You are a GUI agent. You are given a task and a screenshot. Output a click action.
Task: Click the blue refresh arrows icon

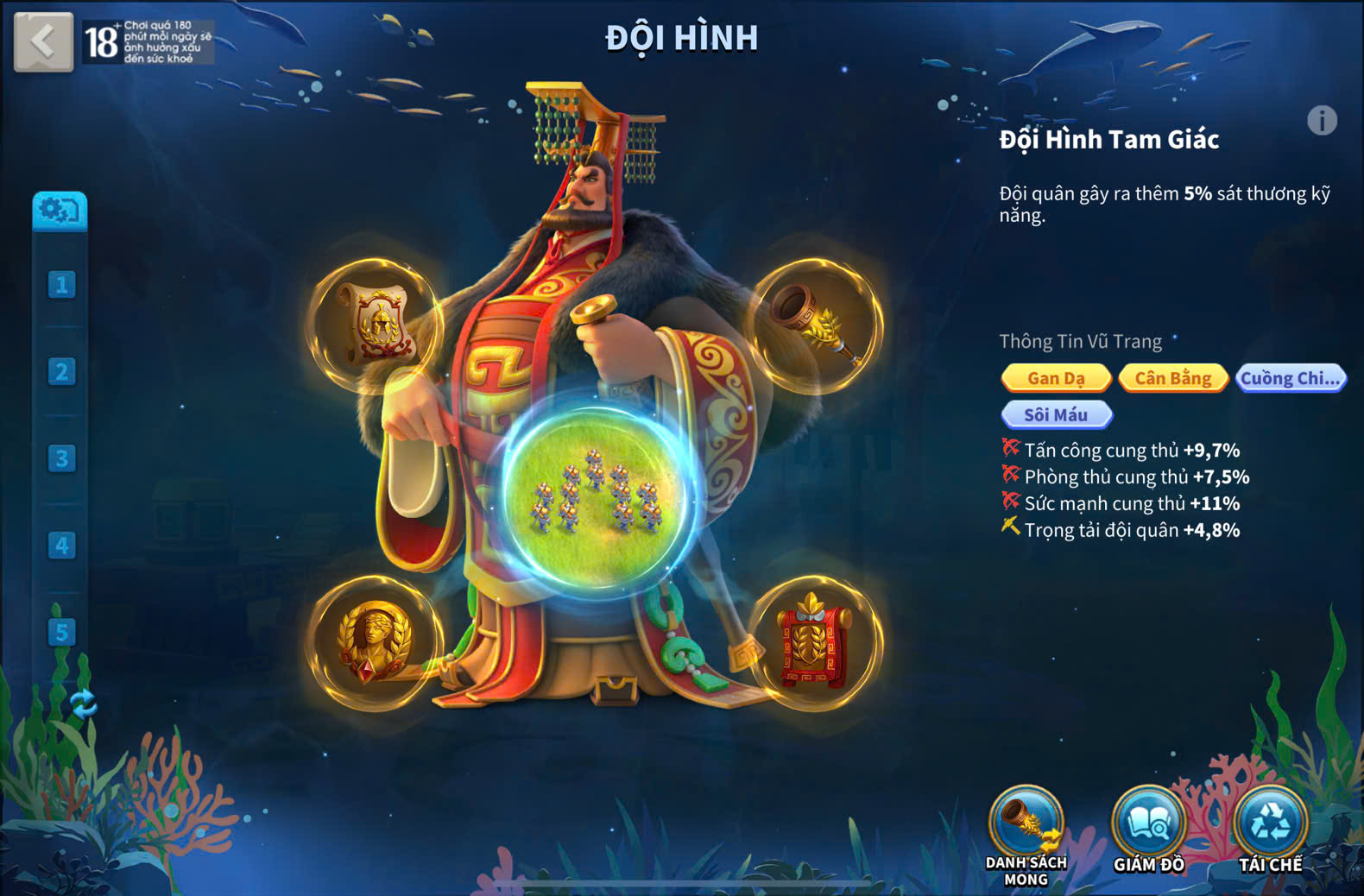(x=83, y=704)
